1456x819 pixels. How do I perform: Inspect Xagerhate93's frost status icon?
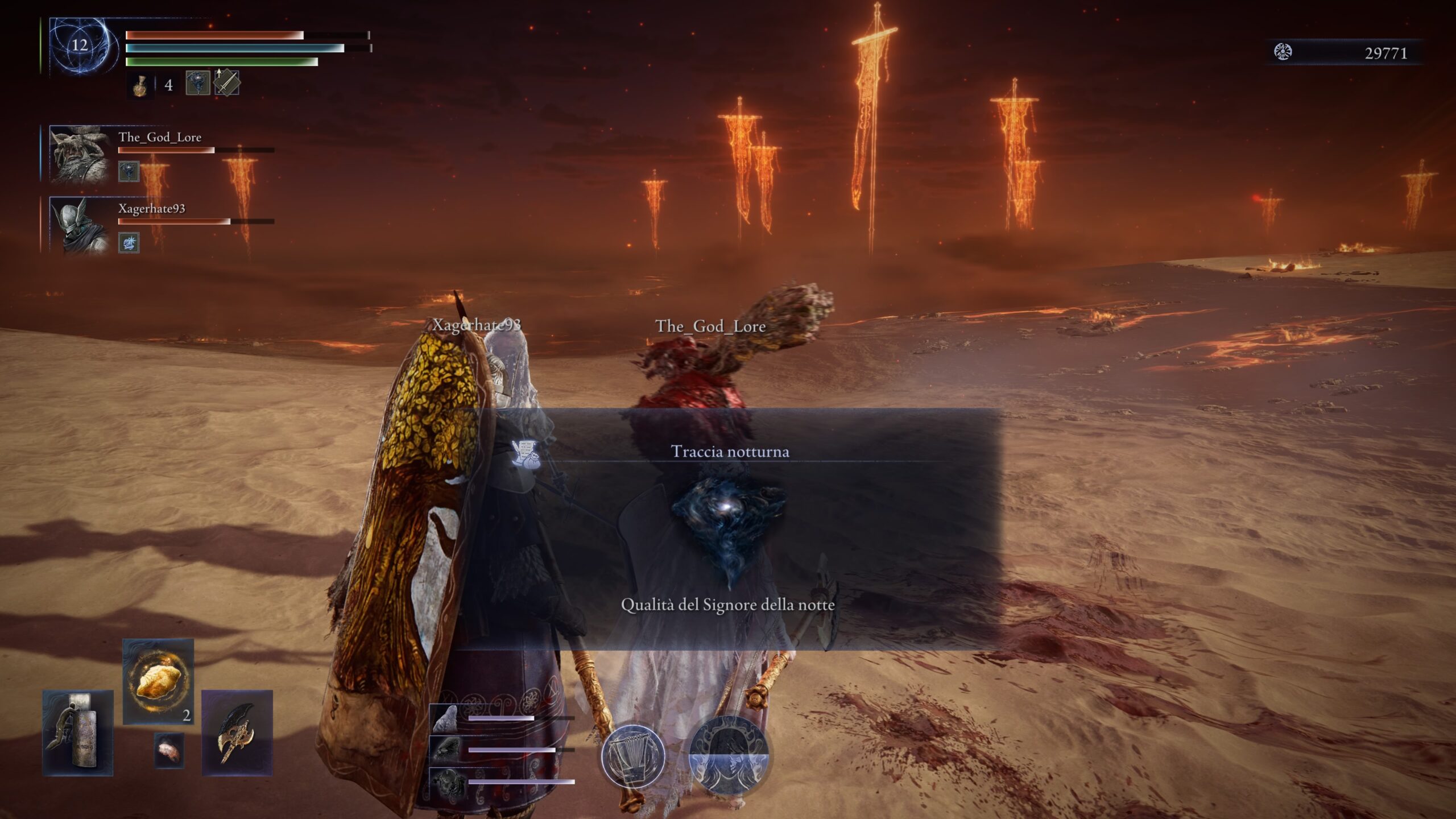[129, 243]
